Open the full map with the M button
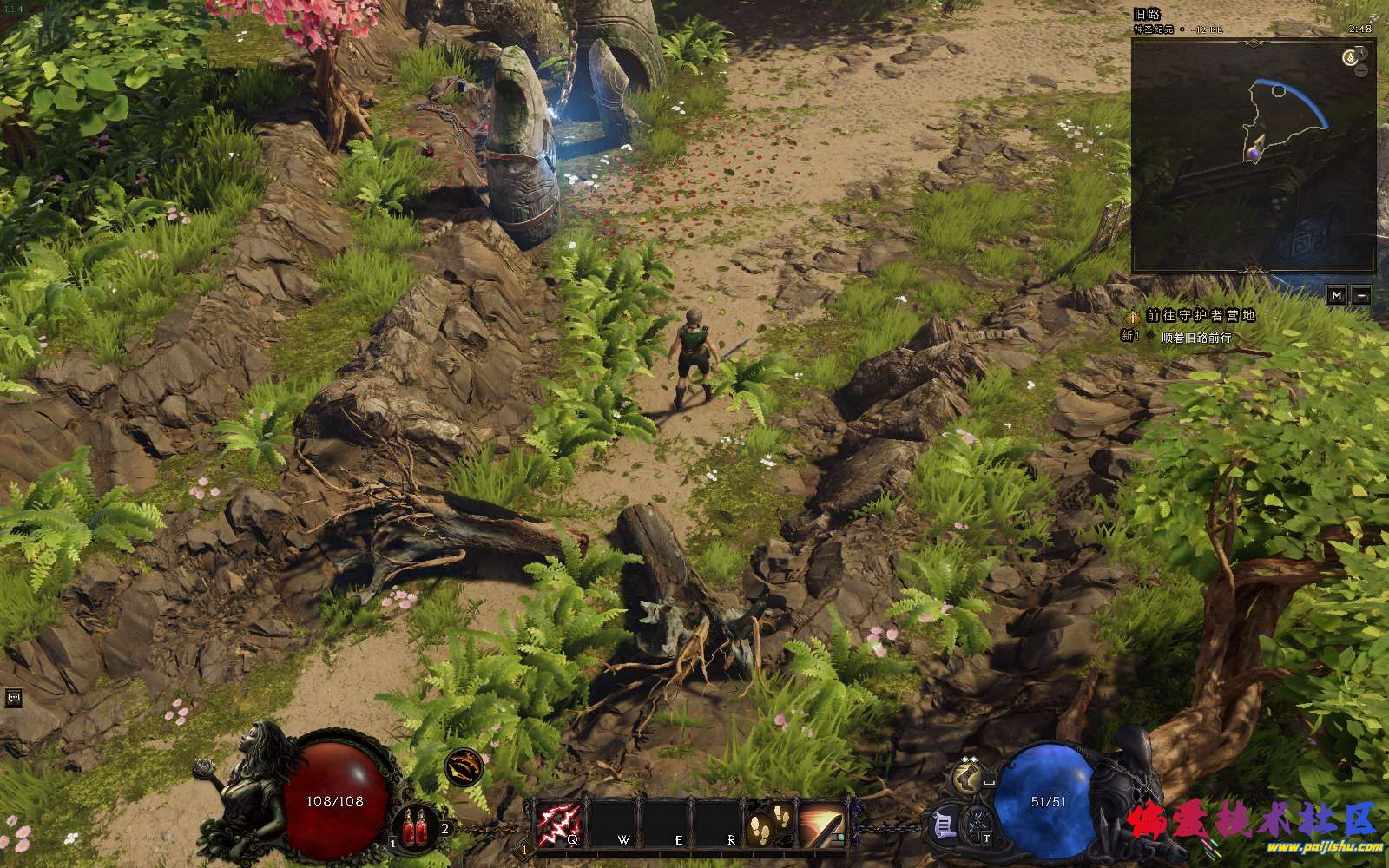The height and width of the screenshot is (868, 1389). point(1337,295)
